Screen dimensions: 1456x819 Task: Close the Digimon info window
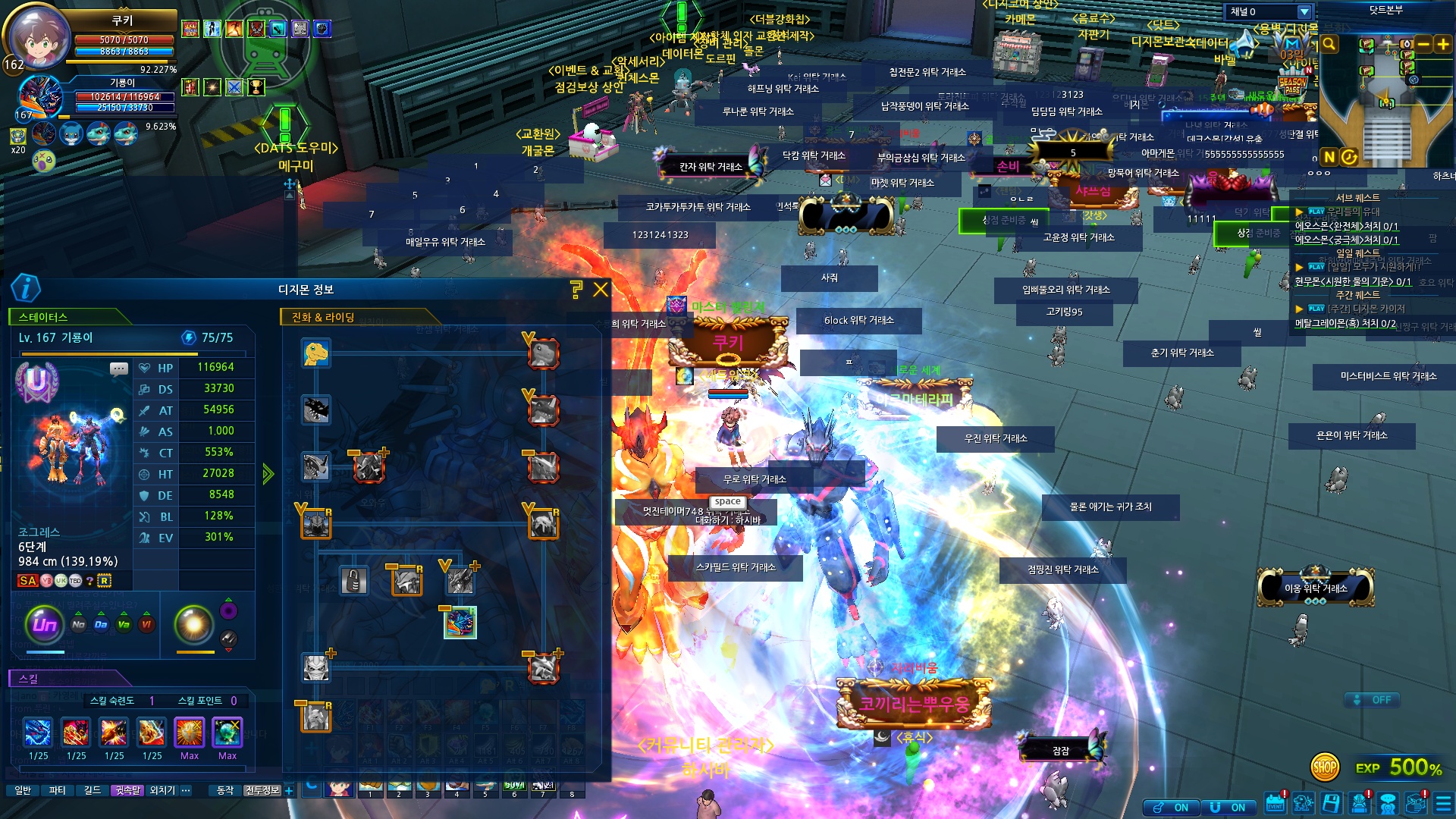[601, 289]
